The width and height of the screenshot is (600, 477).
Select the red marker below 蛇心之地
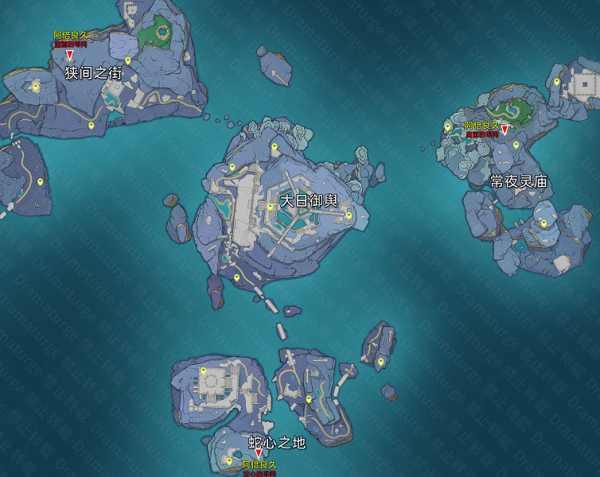pyautogui.click(x=259, y=455)
